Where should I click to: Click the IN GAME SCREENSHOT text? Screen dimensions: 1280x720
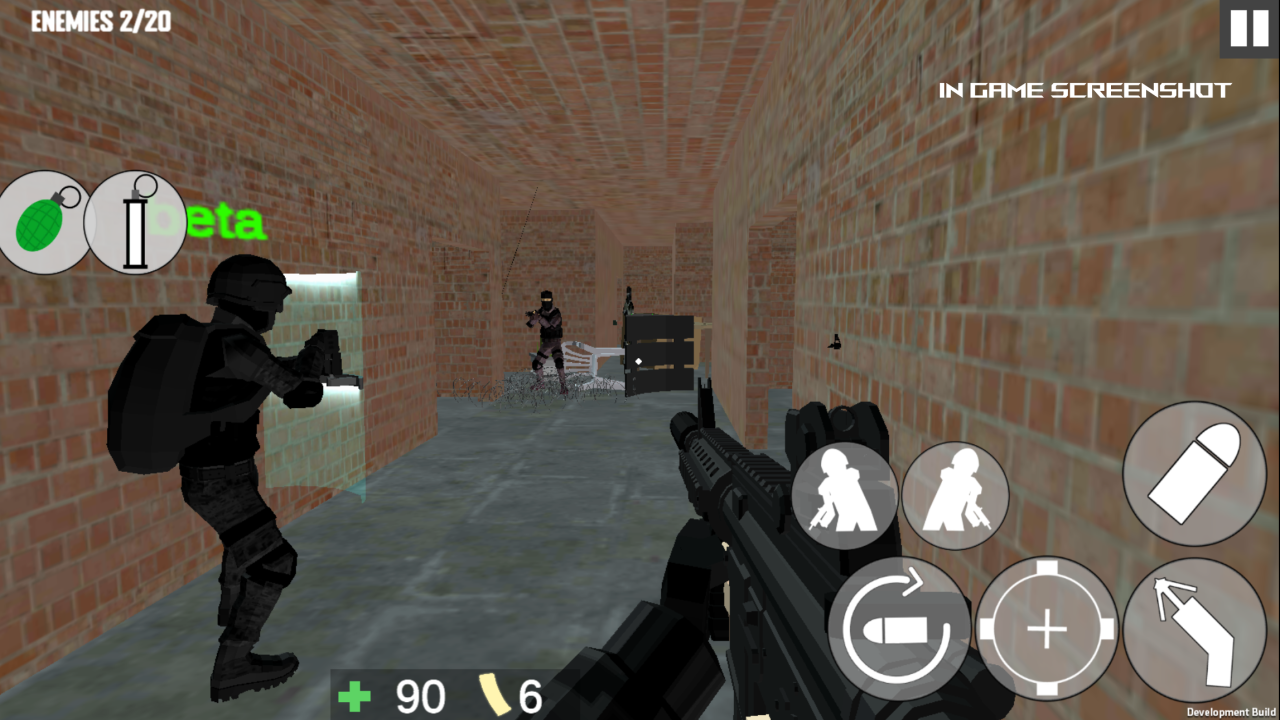tap(1084, 90)
